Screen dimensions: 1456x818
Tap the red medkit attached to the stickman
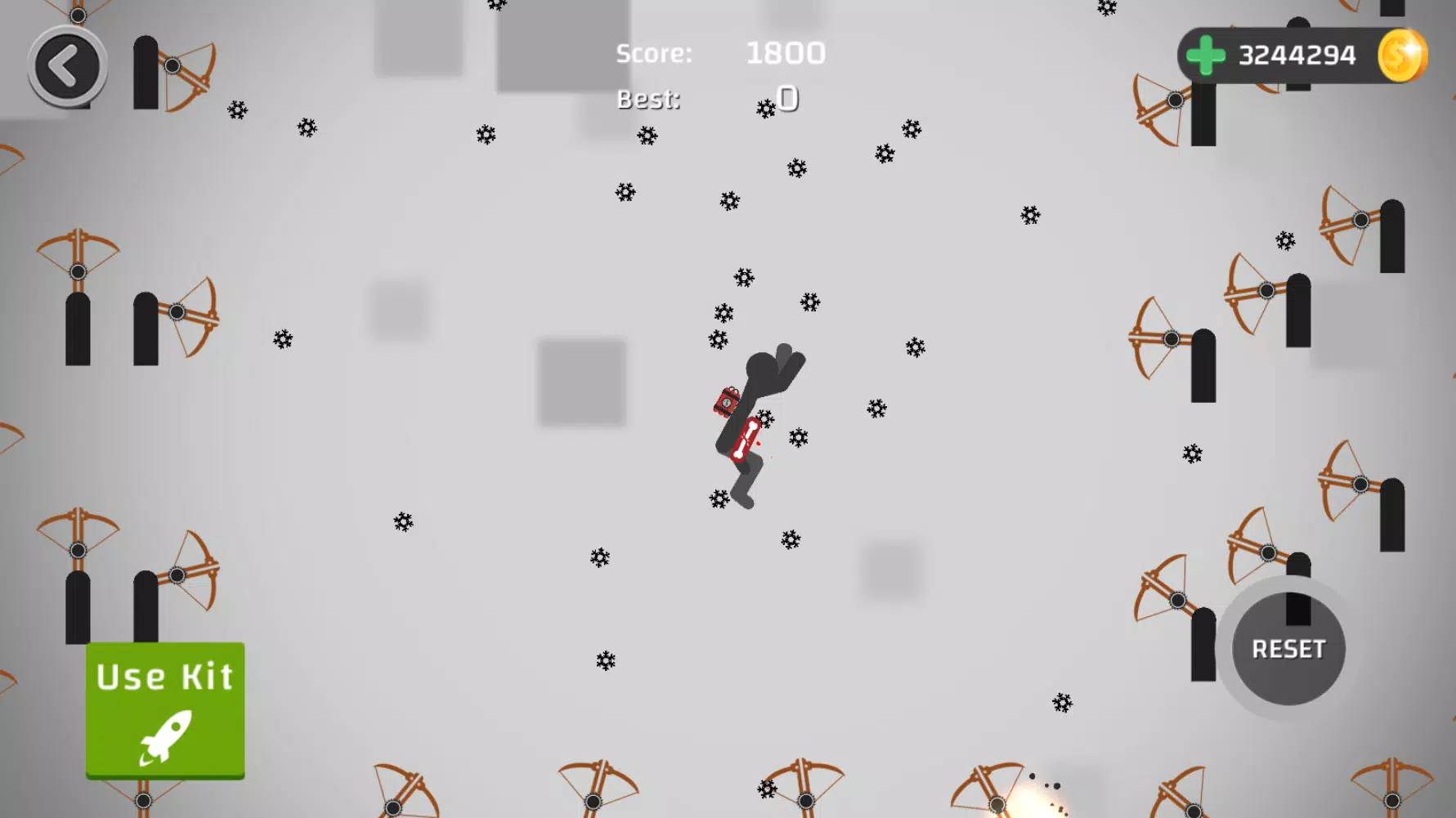pos(724,402)
